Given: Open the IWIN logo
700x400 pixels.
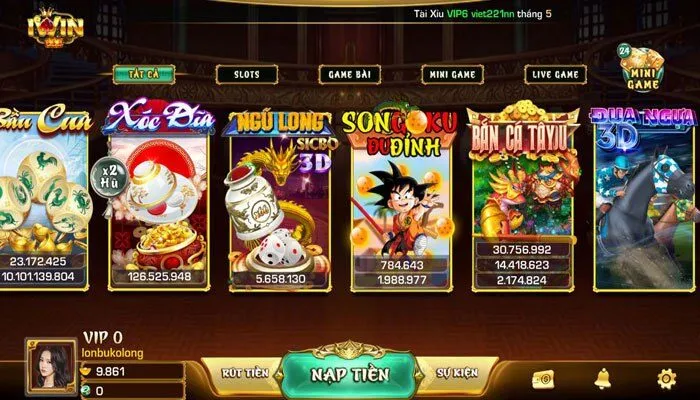Looking at the screenshot, I should 43,25.
